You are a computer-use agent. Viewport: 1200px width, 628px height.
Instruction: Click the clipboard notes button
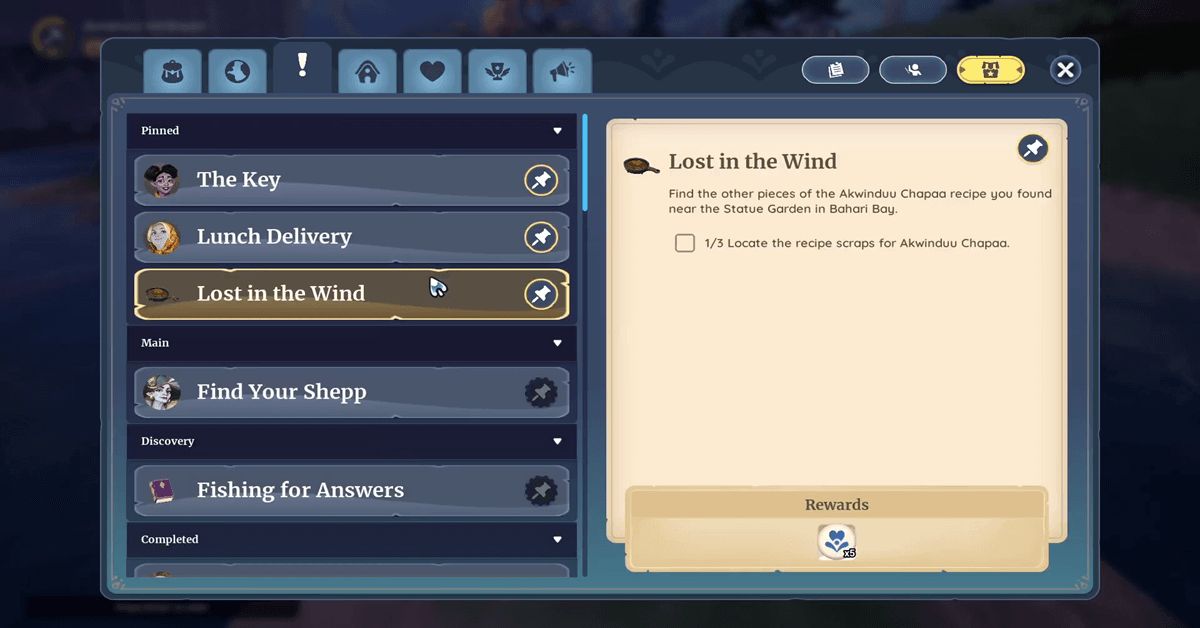click(x=836, y=70)
